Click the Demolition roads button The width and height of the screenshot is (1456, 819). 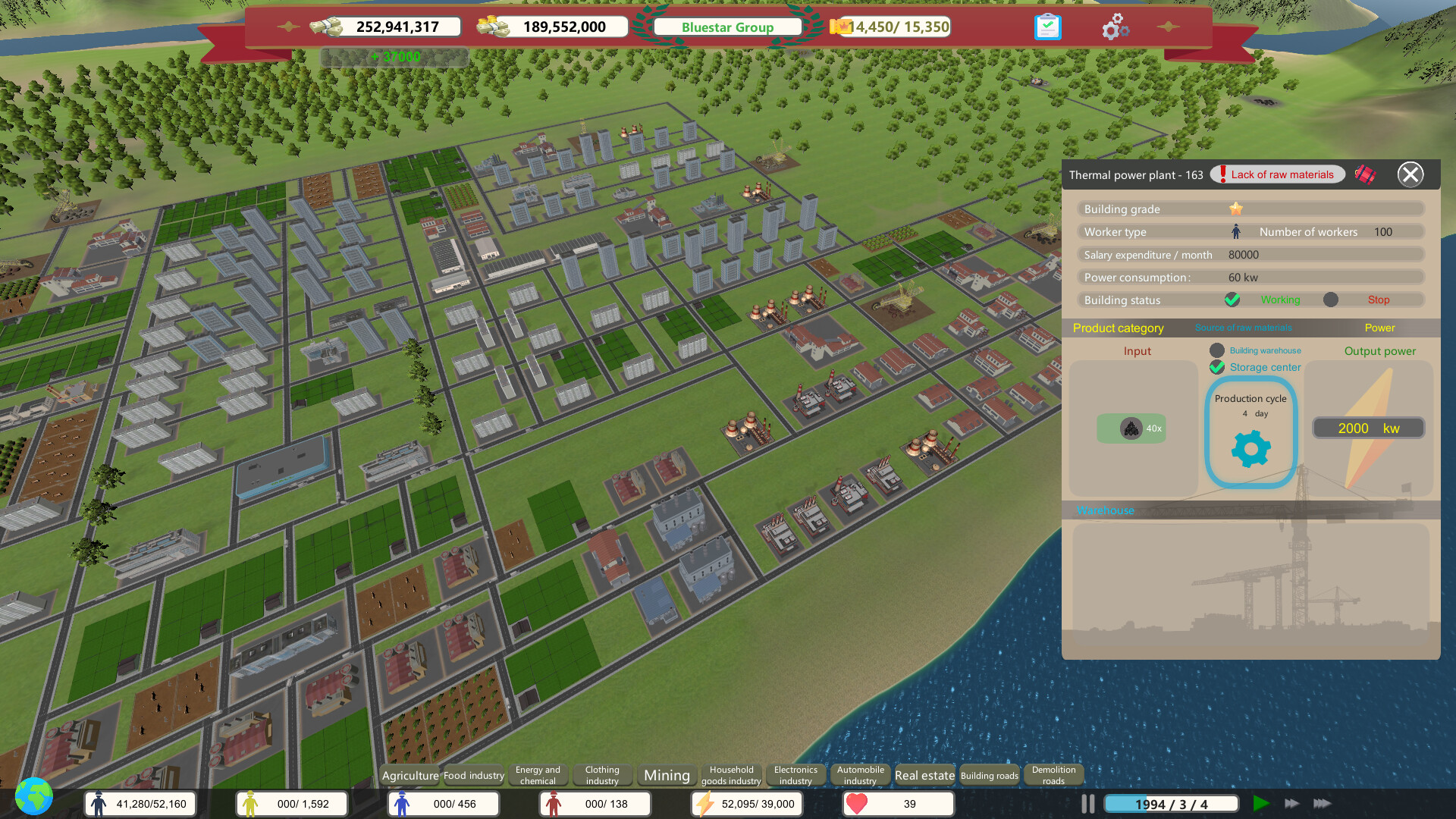pos(1053,774)
